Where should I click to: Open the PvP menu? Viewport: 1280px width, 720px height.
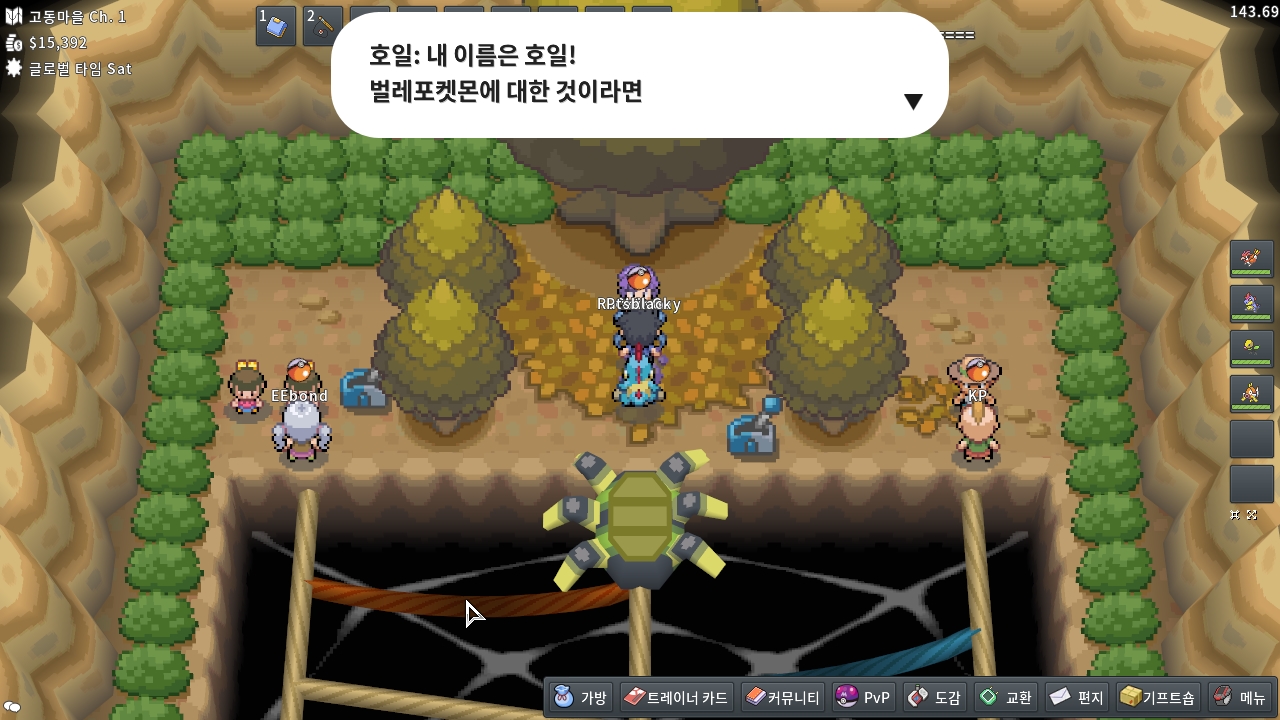[862, 697]
